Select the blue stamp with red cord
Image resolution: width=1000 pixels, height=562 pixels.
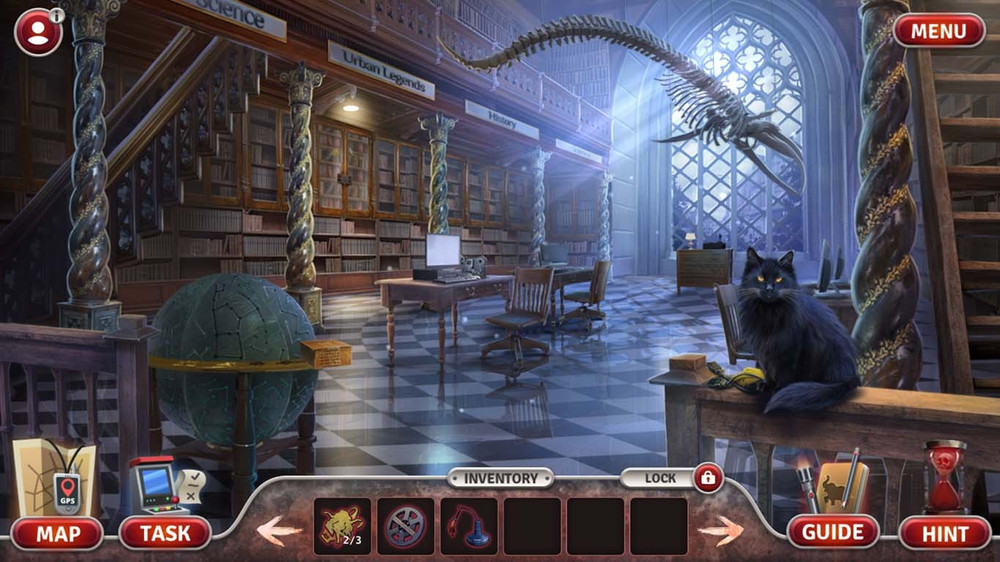(x=468, y=526)
